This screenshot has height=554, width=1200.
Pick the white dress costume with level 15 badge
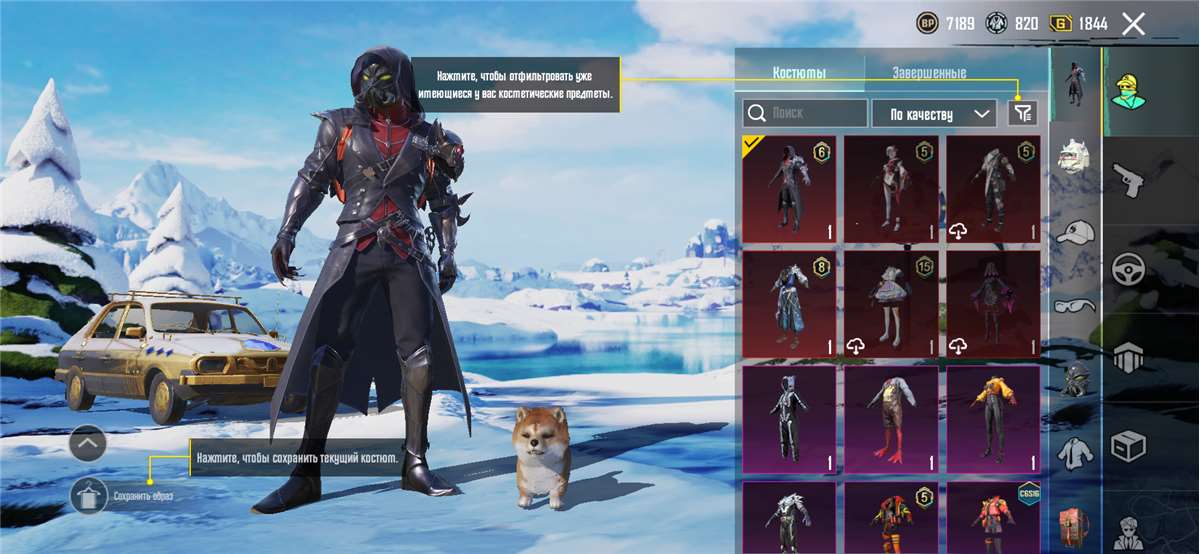(x=891, y=303)
